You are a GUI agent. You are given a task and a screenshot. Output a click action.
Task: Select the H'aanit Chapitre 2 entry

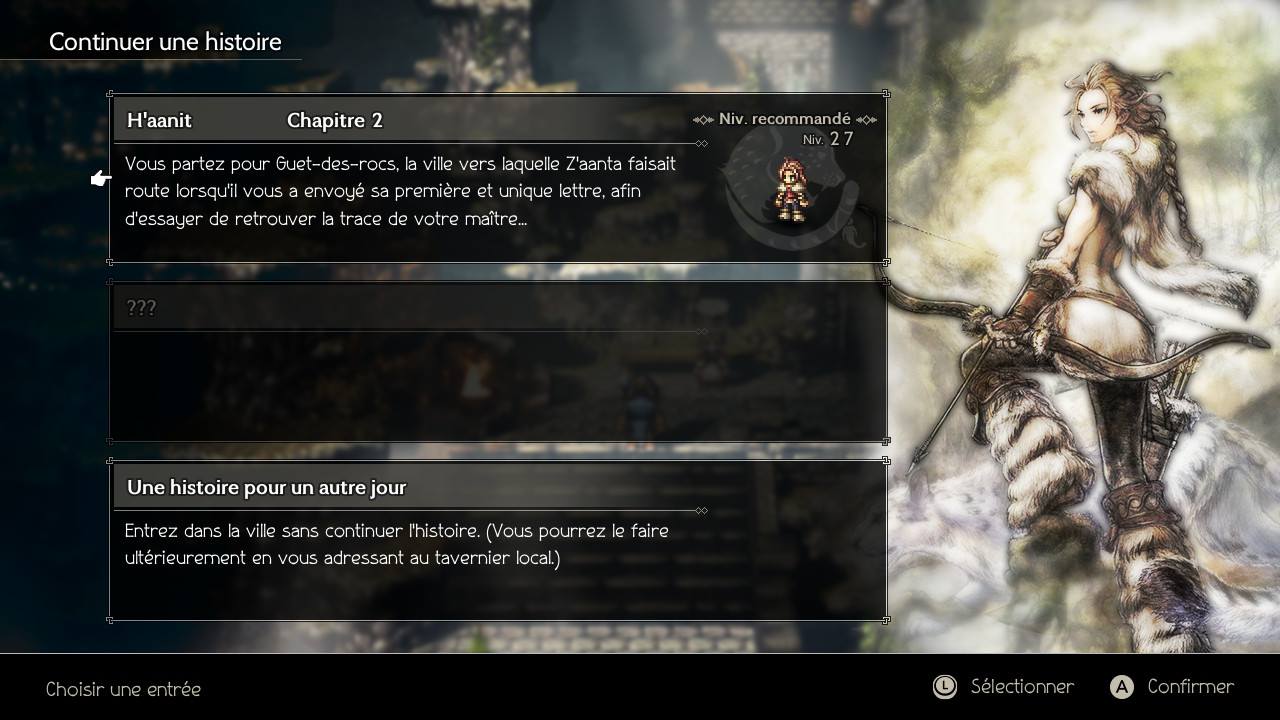pyautogui.click(x=400, y=175)
